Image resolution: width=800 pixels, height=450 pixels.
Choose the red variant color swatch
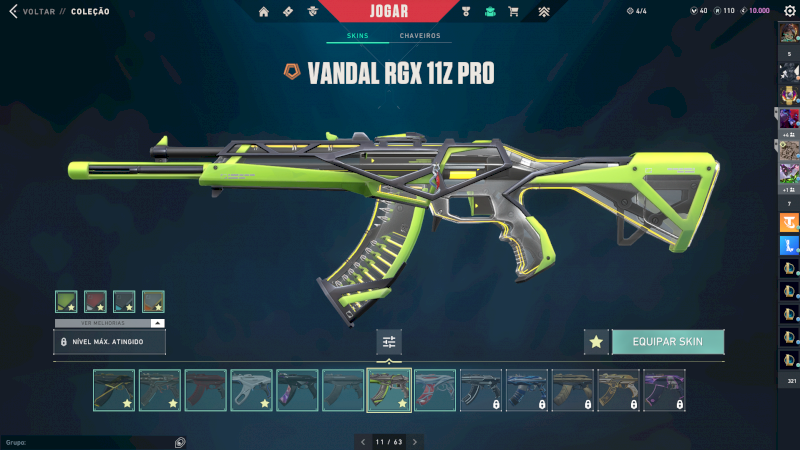coord(95,301)
